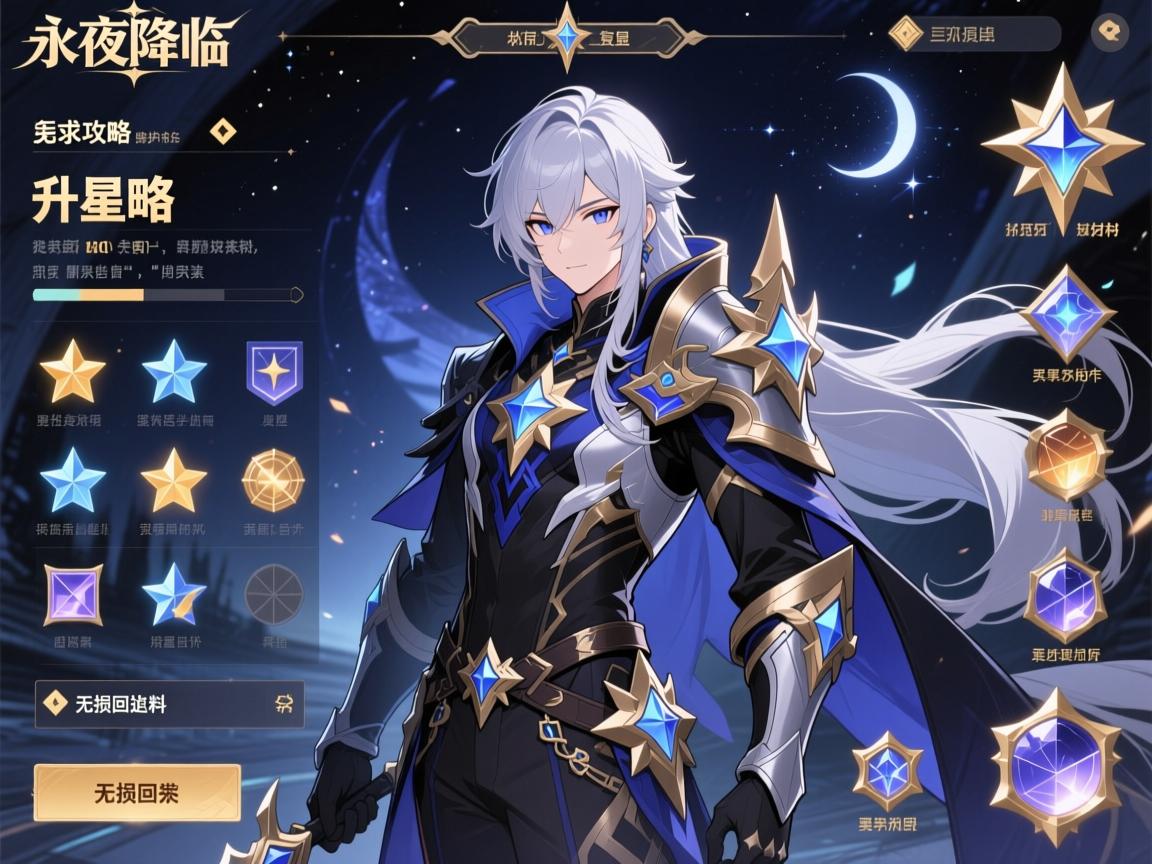Viewport: 1152px width, 864px height.
Task: Open the top-right bar with gold diamond icon
Action: (974, 33)
